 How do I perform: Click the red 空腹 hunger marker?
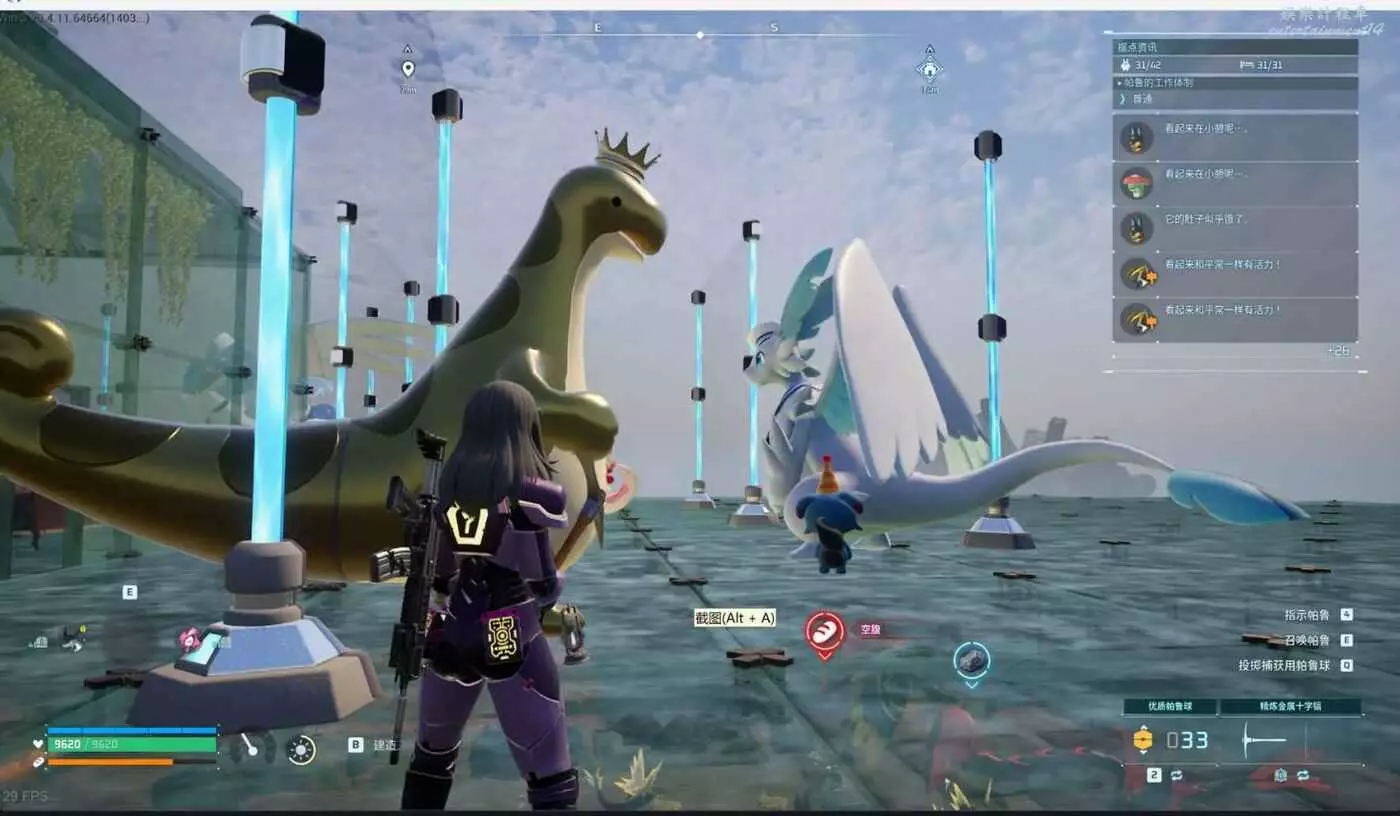pyautogui.click(x=825, y=632)
